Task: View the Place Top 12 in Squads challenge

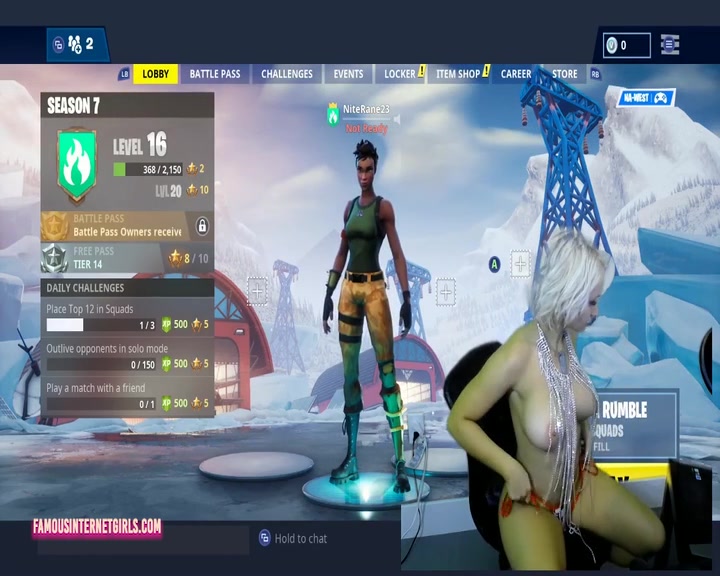Action: [127, 317]
